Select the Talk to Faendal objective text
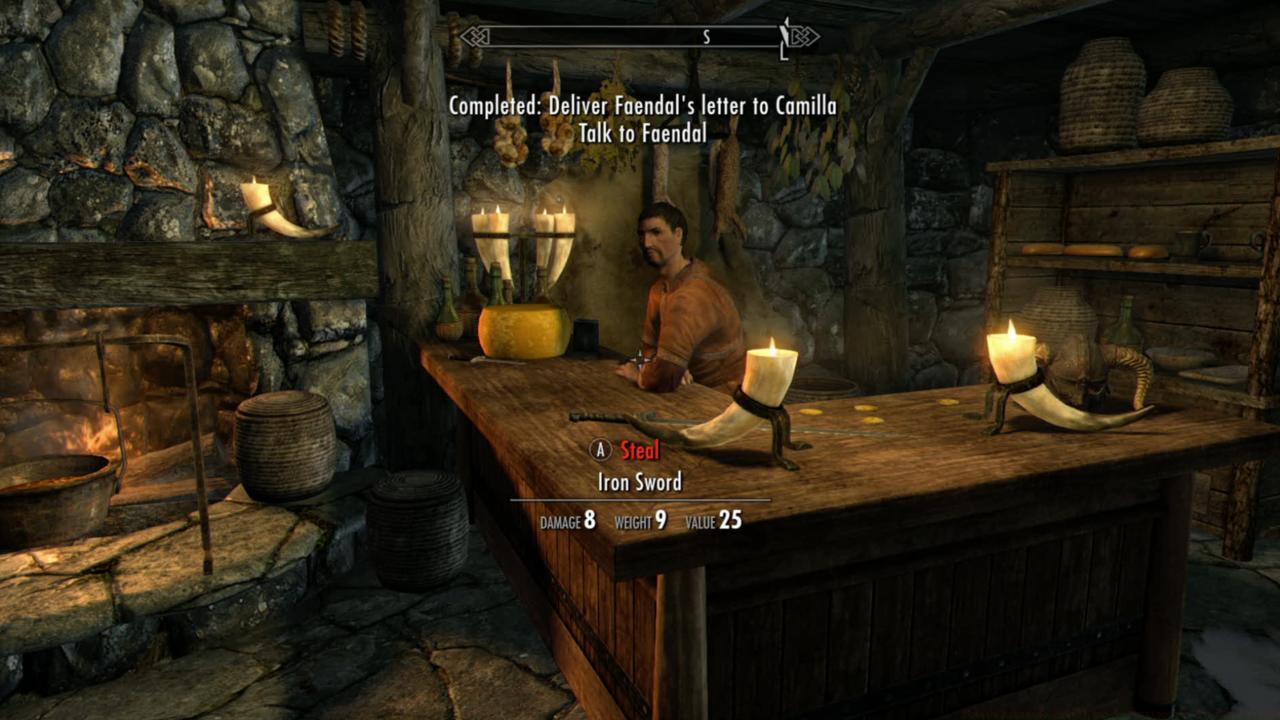The image size is (1280, 720). 644,133
